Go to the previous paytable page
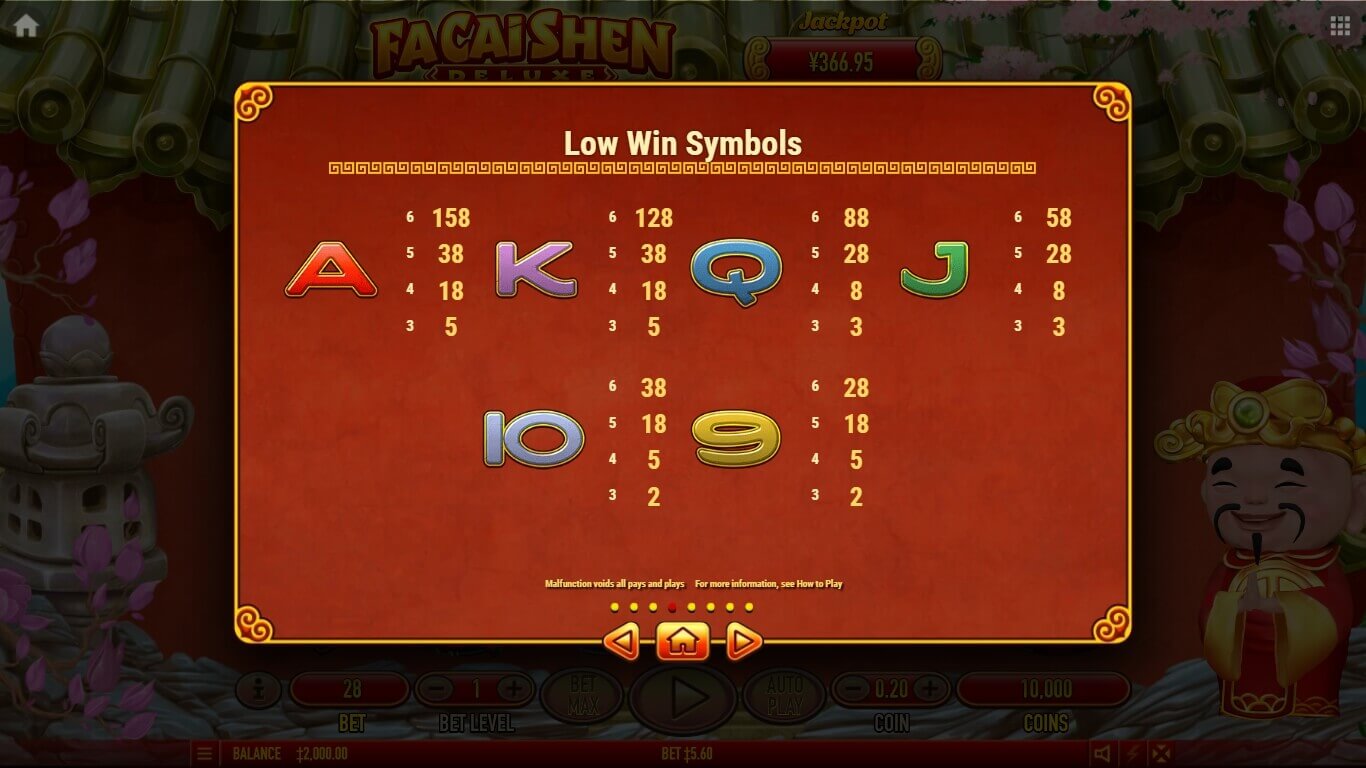Viewport: 1366px width, 768px height. tap(621, 641)
